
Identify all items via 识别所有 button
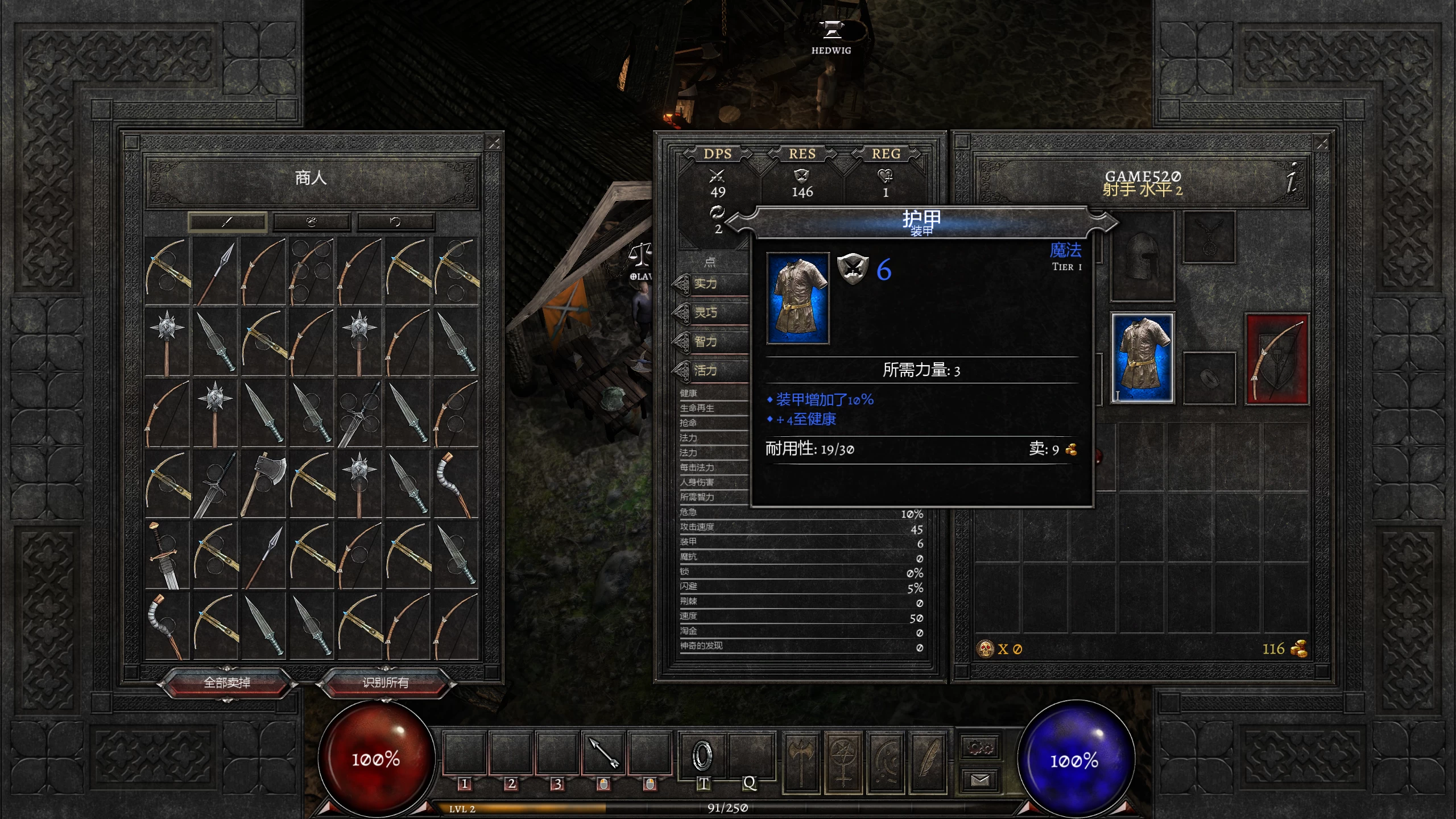click(386, 682)
